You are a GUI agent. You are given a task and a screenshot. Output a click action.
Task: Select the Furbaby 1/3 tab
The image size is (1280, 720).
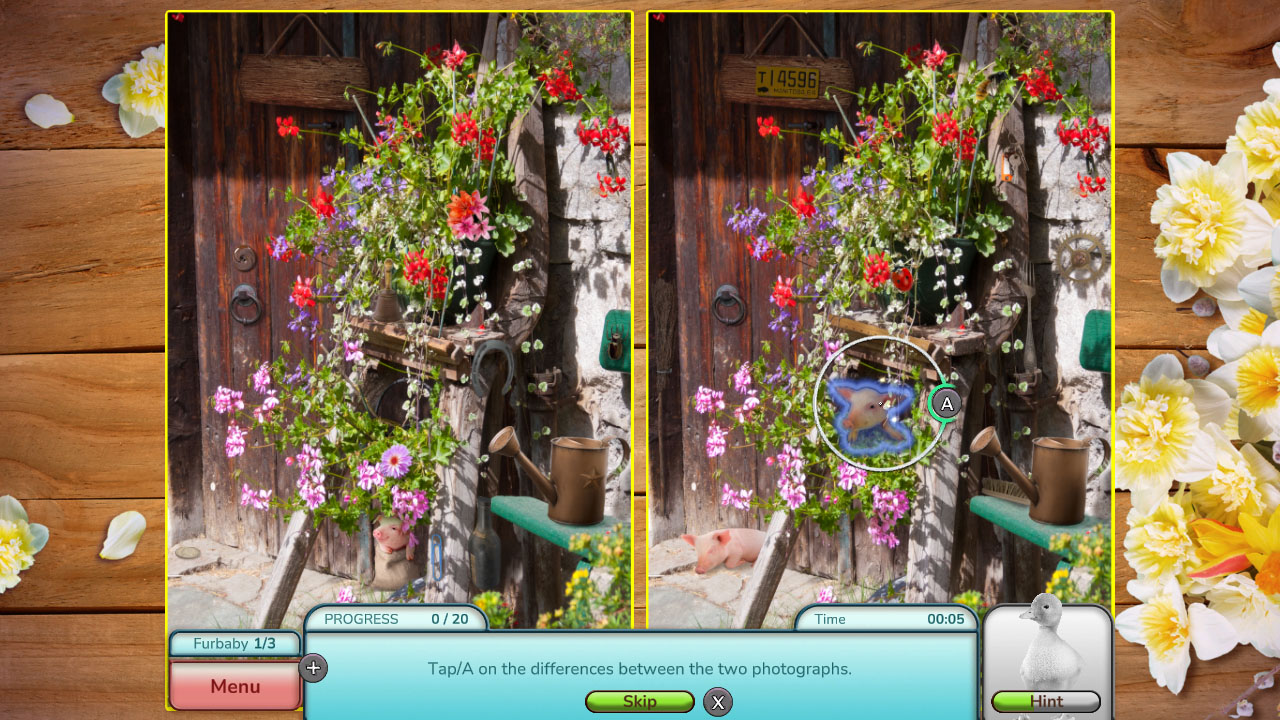tap(234, 644)
